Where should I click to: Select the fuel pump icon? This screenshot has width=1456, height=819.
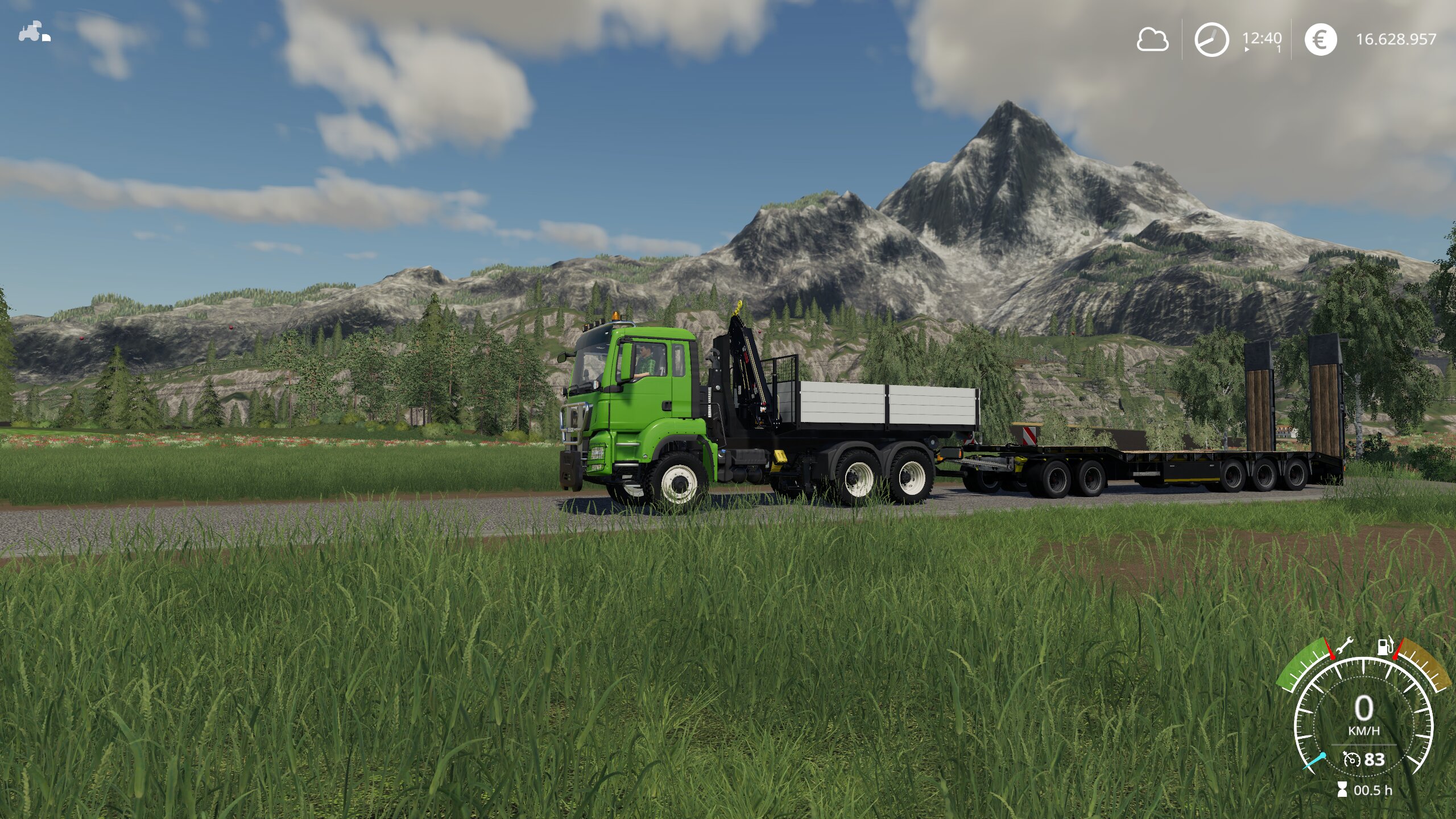tap(1385, 646)
